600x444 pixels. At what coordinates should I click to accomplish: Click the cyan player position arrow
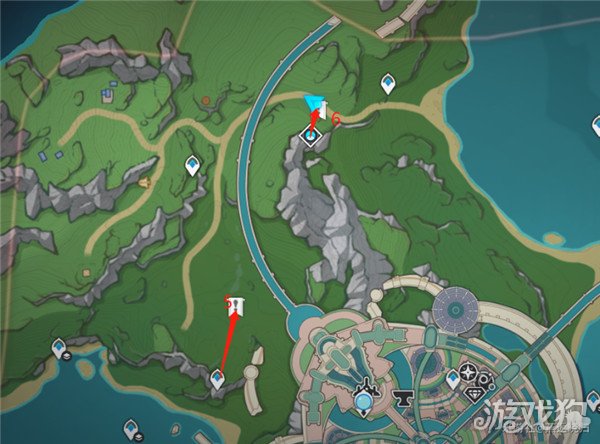[316, 103]
